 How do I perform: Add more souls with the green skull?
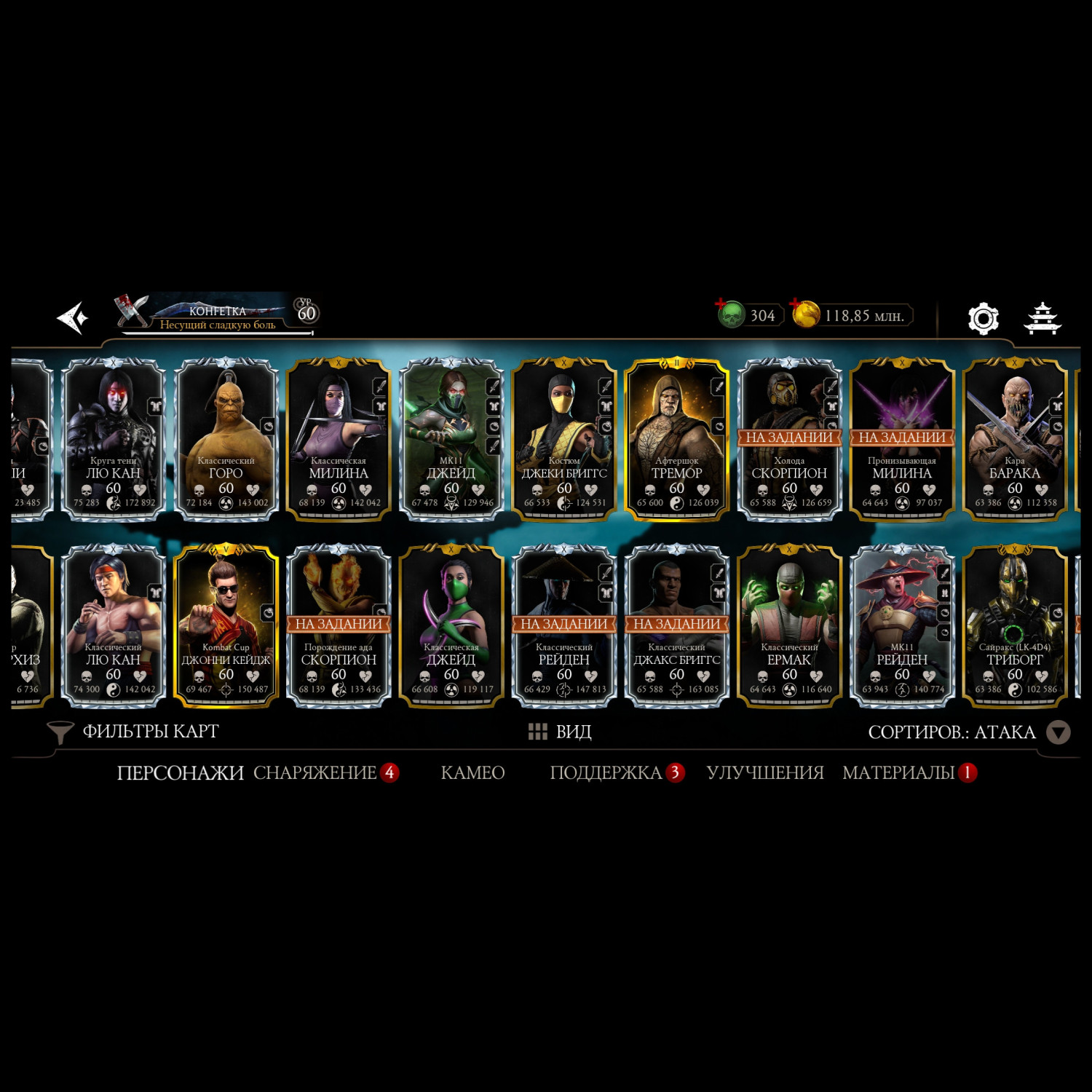point(730,314)
